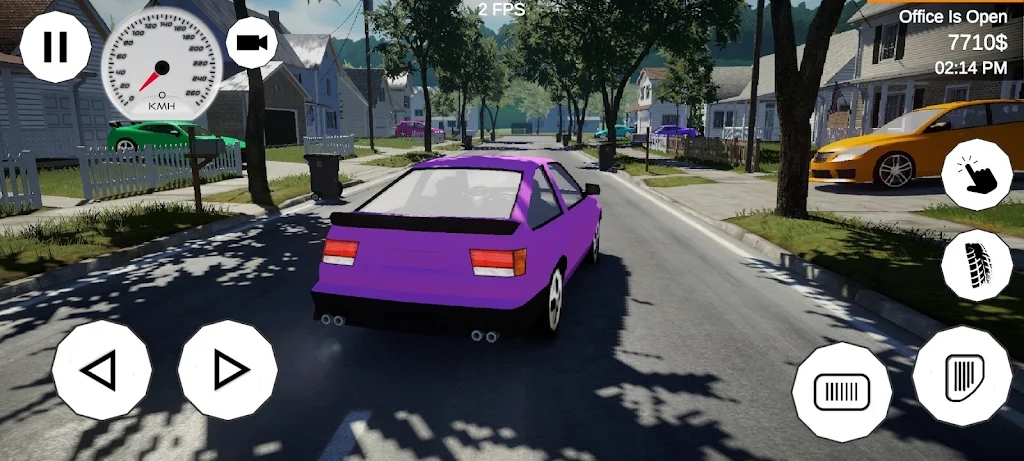1024x461 pixels.
Task: Steer right with the right arrow button
Action: point(228,370)
